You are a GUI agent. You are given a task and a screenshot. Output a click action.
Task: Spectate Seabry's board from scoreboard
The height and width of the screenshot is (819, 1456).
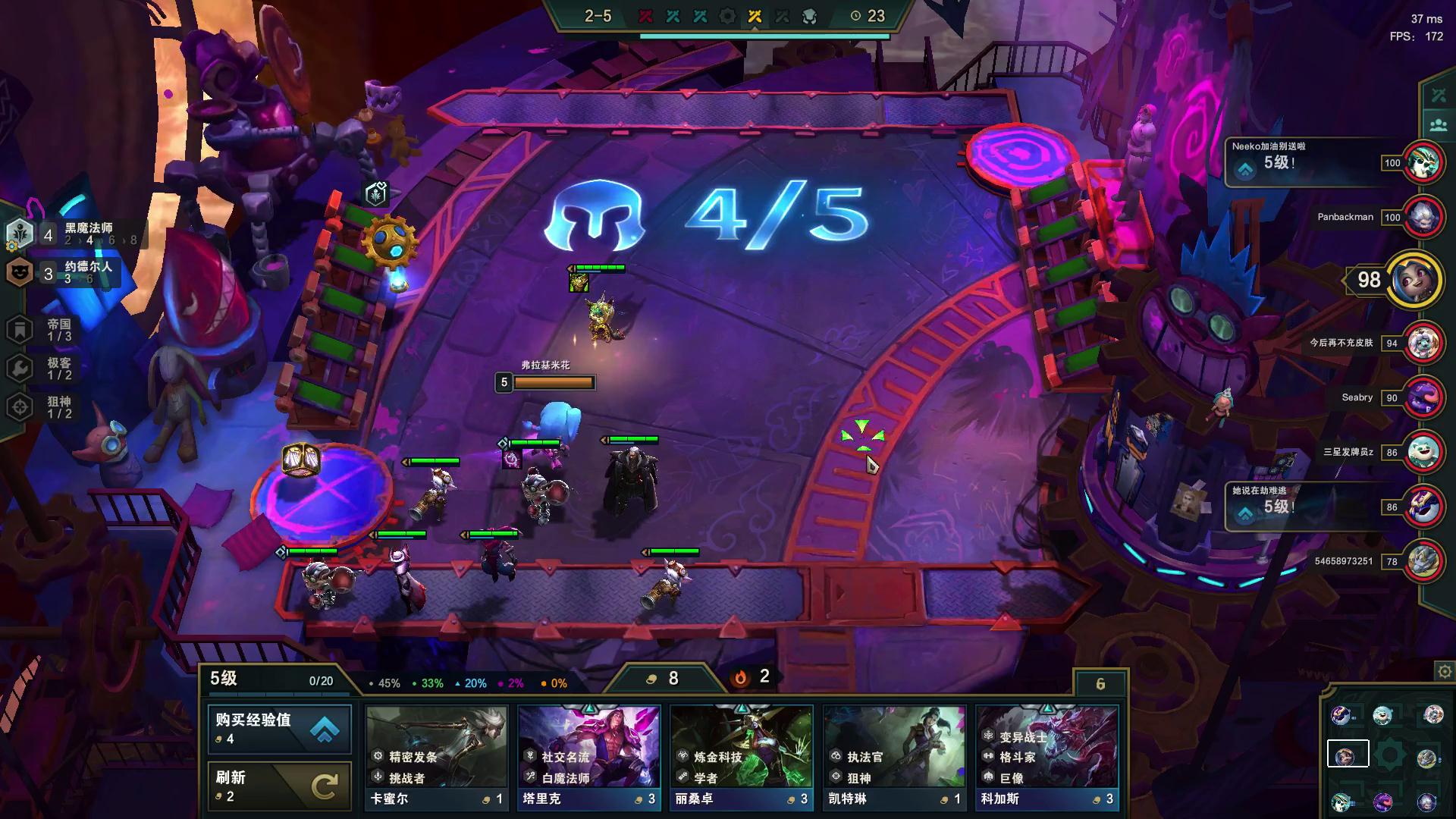coord(1423,398)
